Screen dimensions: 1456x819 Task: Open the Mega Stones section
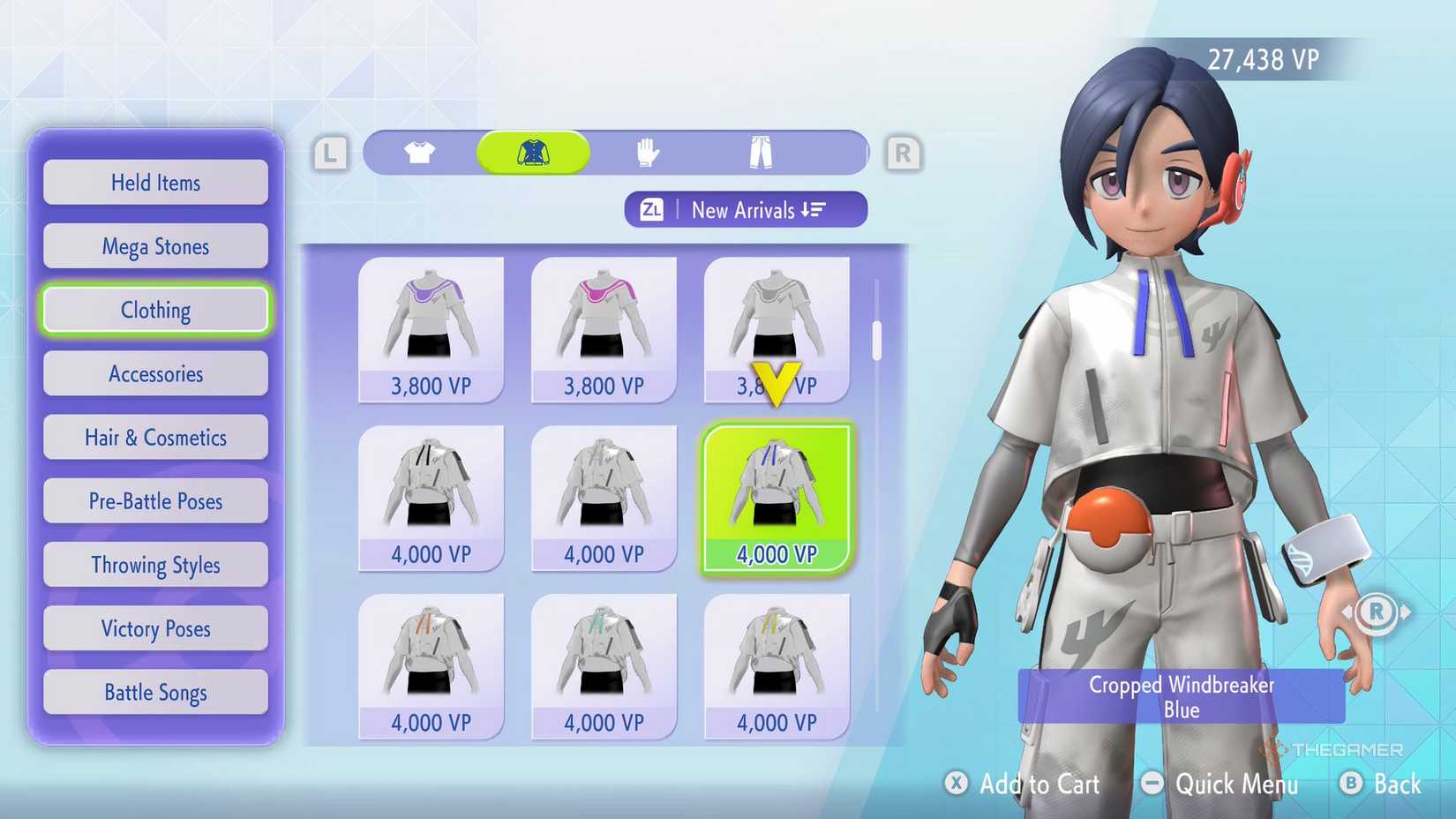click(x=155, y=245)
